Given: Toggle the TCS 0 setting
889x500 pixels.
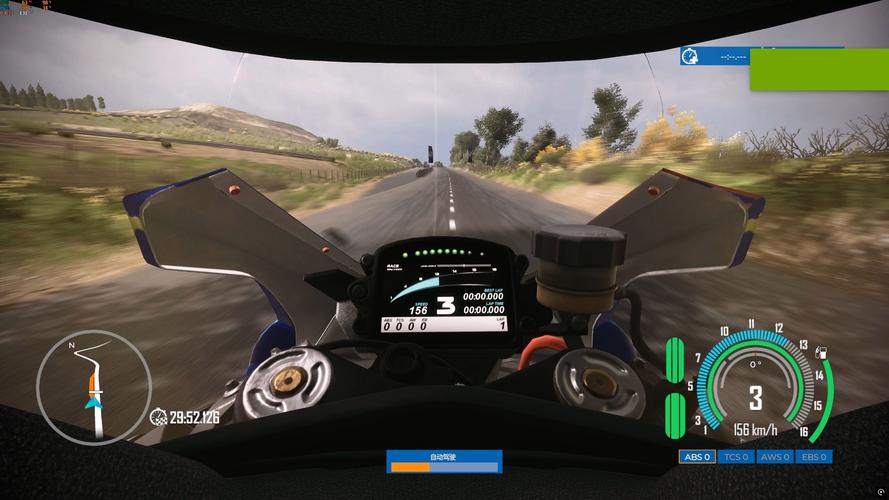Looking at the screenshot, I should pyautogui.click(x=736, y=457).
